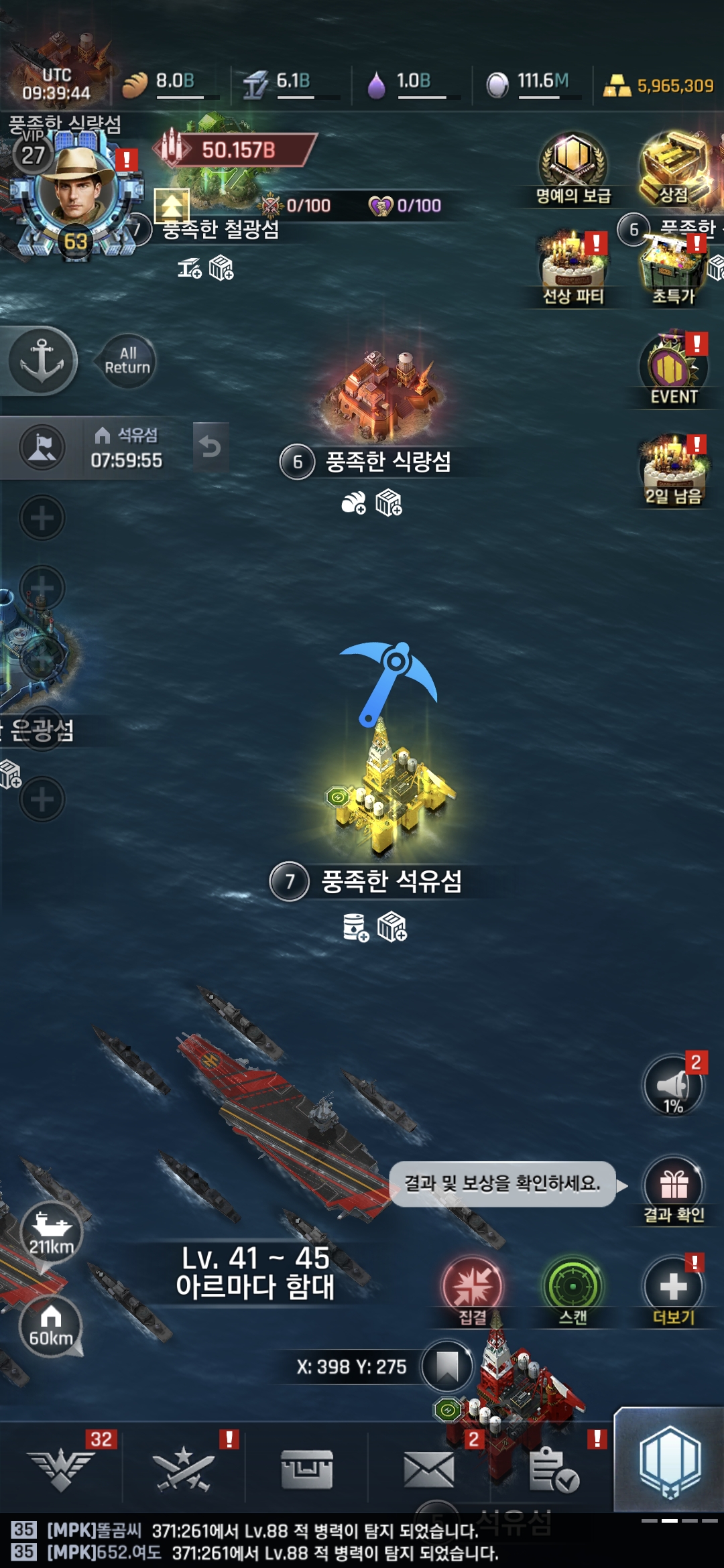This screenshot has width=724, height=1568.
Task: Activate the 집결 rally button
Action: pos(473,1287)
